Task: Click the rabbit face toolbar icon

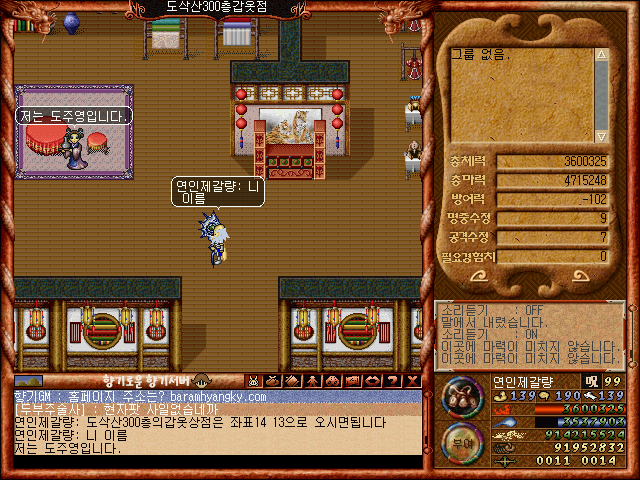Action: pos(254,381)
